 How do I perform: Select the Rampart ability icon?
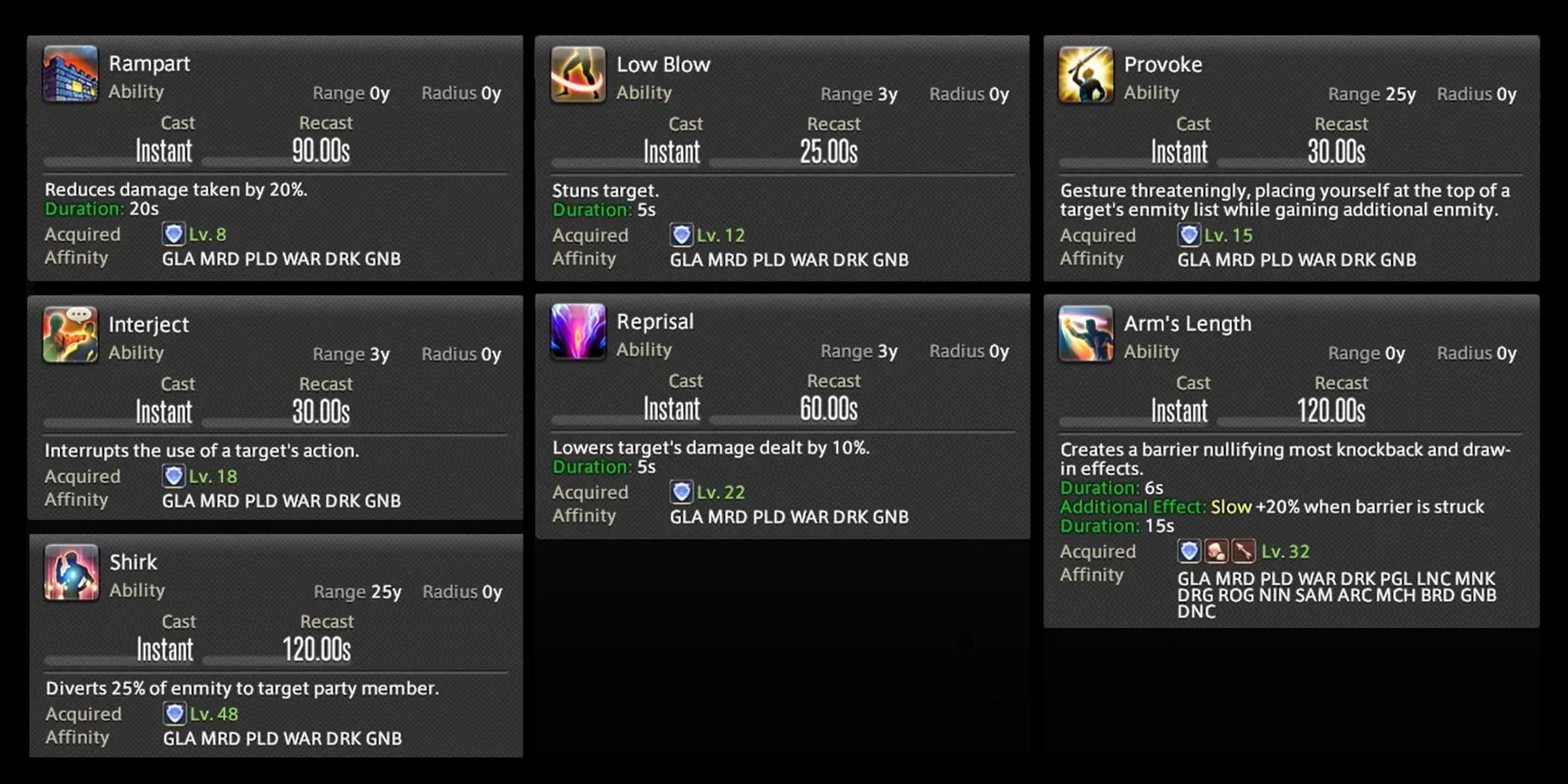click(x=71, y=76)
